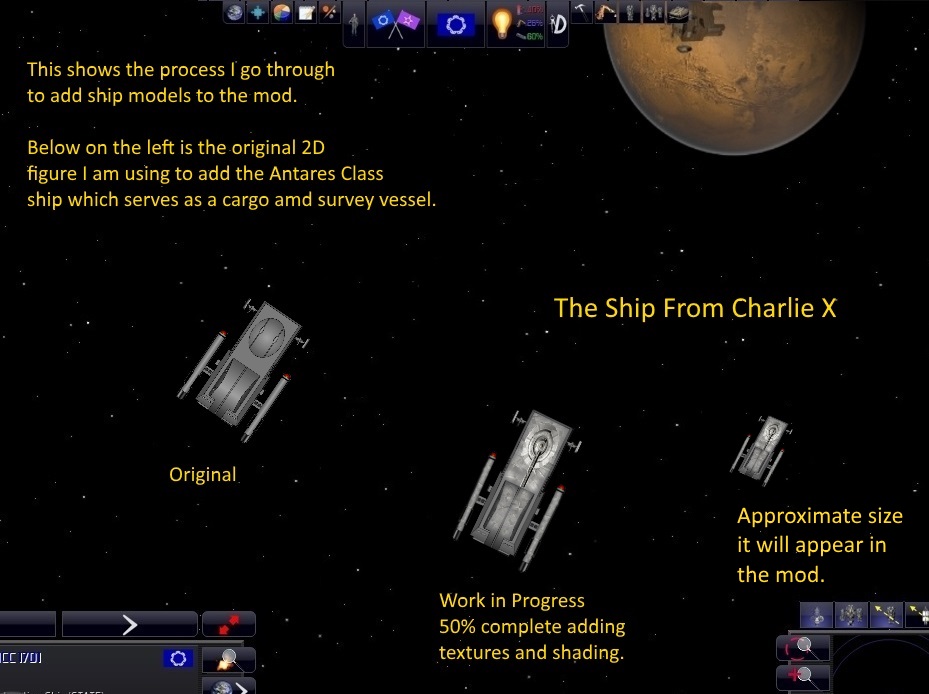Open the notepad icon in top toolbar
Screen dimensions: 929x694
pyautogui.click(x=305, y=13)
